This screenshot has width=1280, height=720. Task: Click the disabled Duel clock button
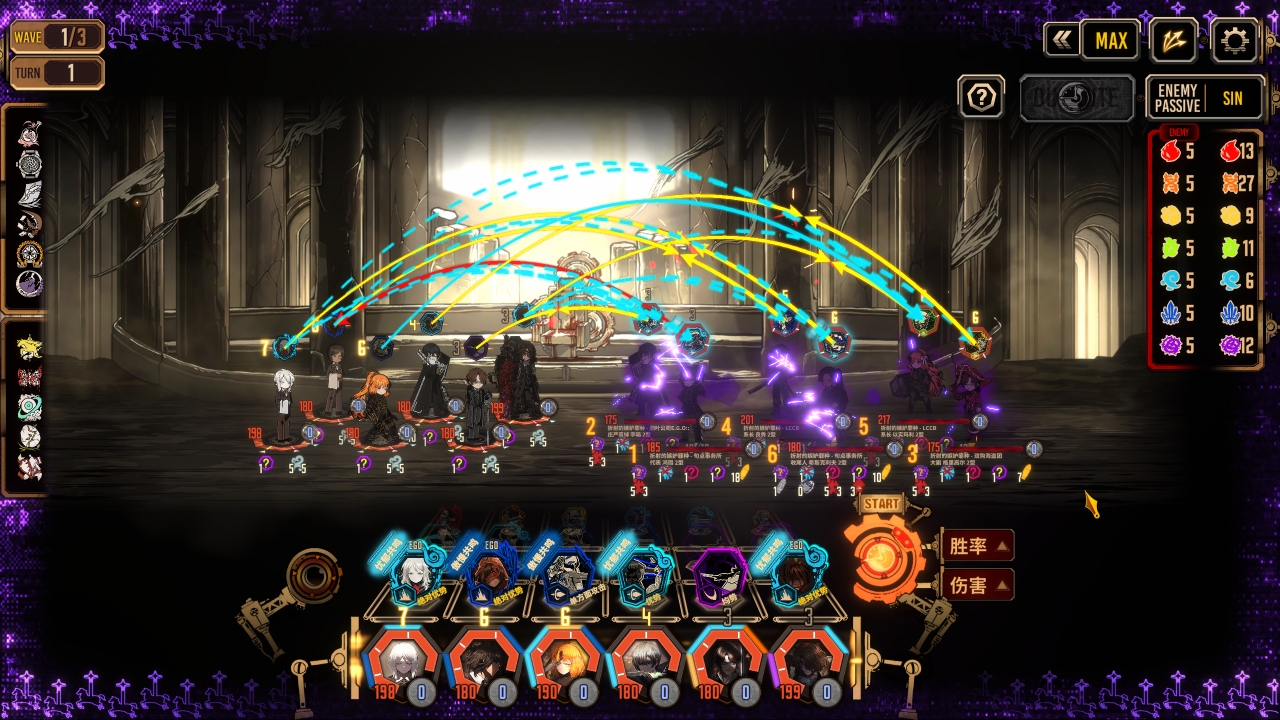coord(1077,98)
